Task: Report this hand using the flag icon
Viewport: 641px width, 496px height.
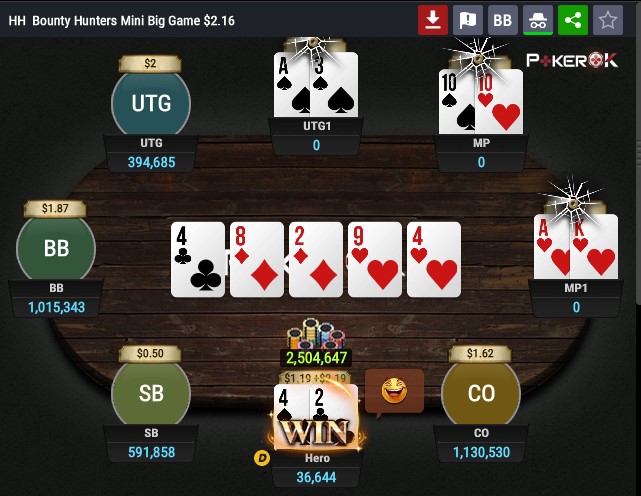Action: coord(467,19)
